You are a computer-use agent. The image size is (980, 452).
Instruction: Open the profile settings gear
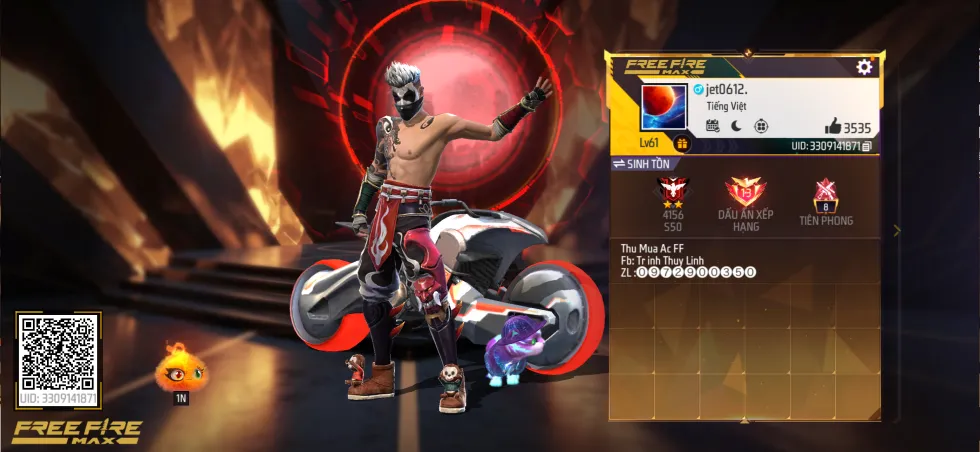(x=864, y=67)
